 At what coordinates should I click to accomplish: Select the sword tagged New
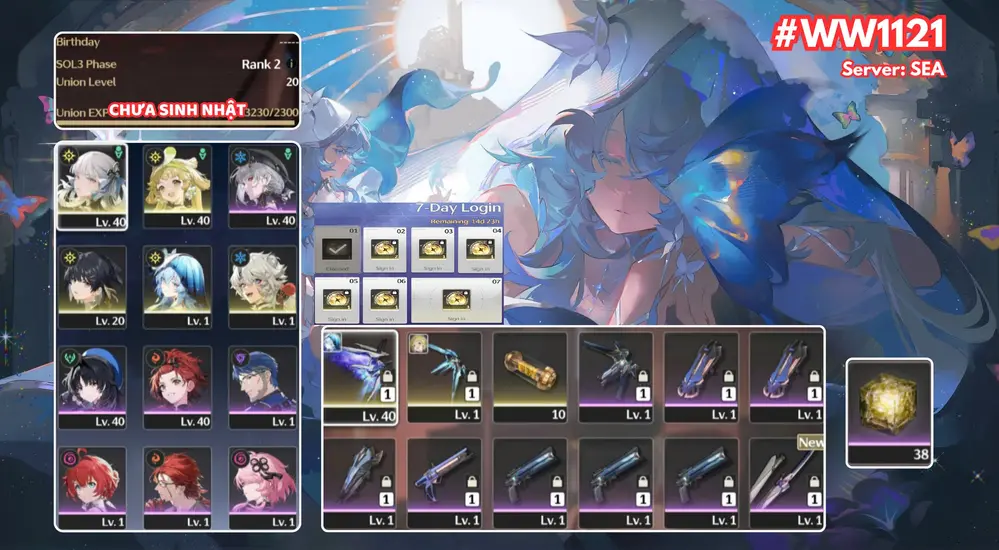[x=786, y=483]
